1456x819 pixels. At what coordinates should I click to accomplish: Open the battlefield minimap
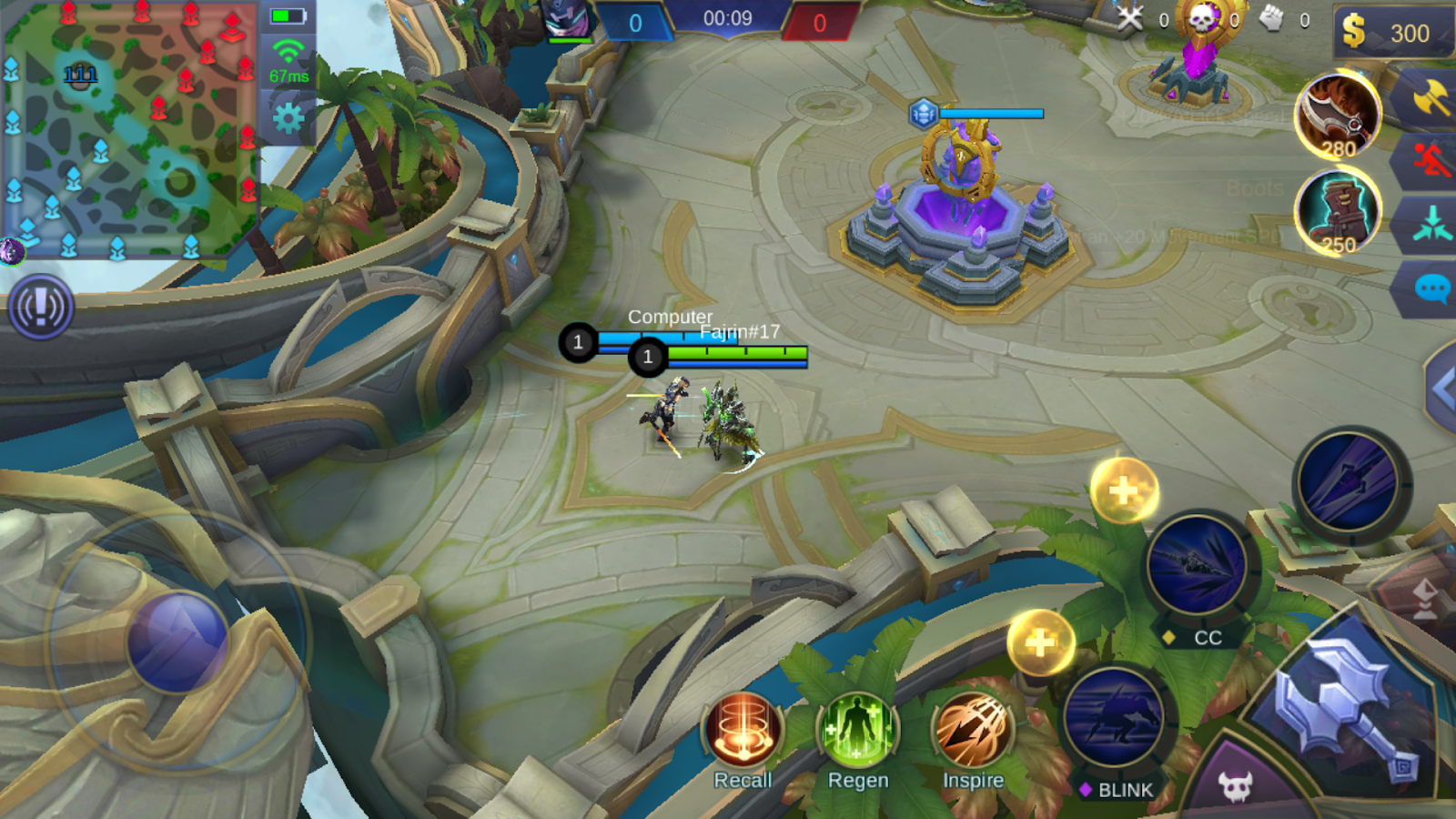coord(129,129)
